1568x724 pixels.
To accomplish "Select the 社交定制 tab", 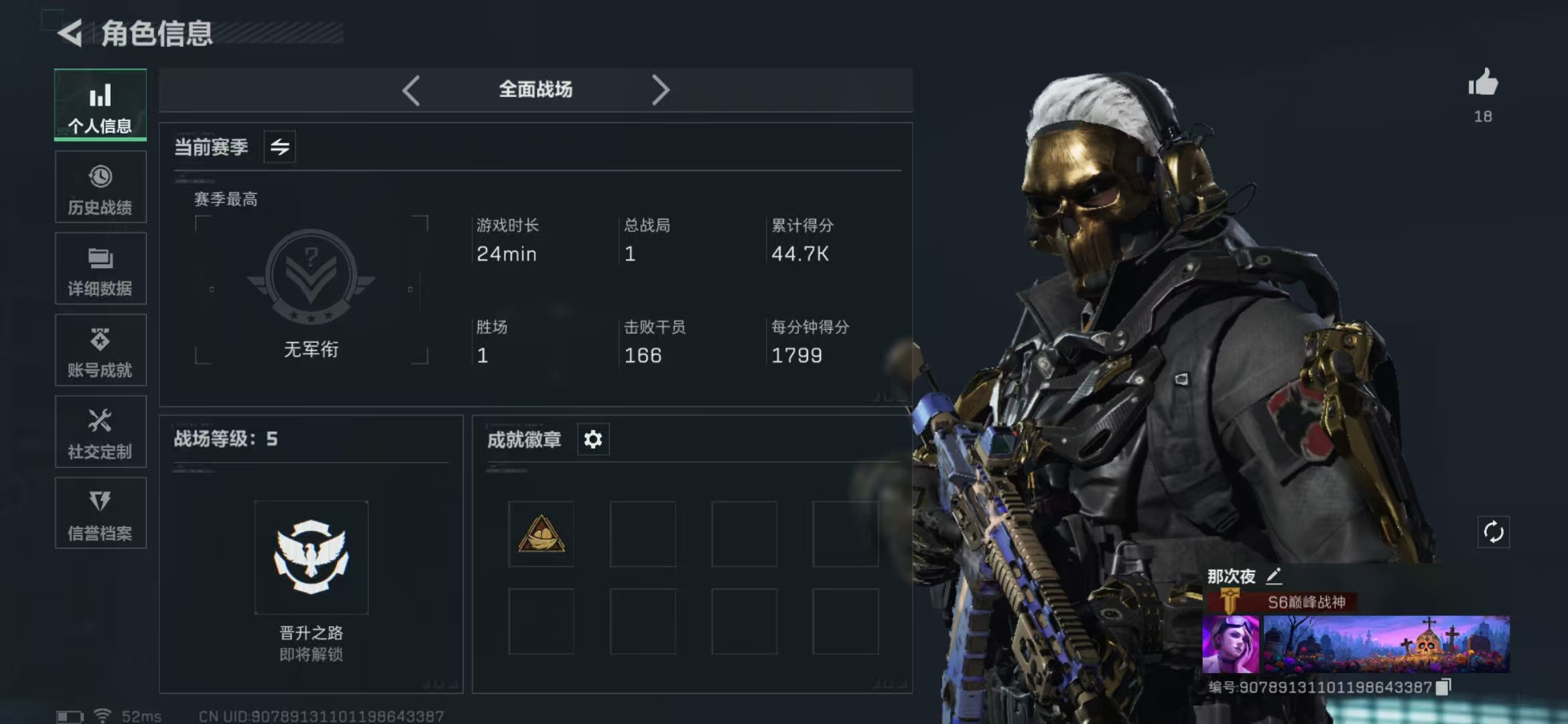I will (x=101, y=432).
